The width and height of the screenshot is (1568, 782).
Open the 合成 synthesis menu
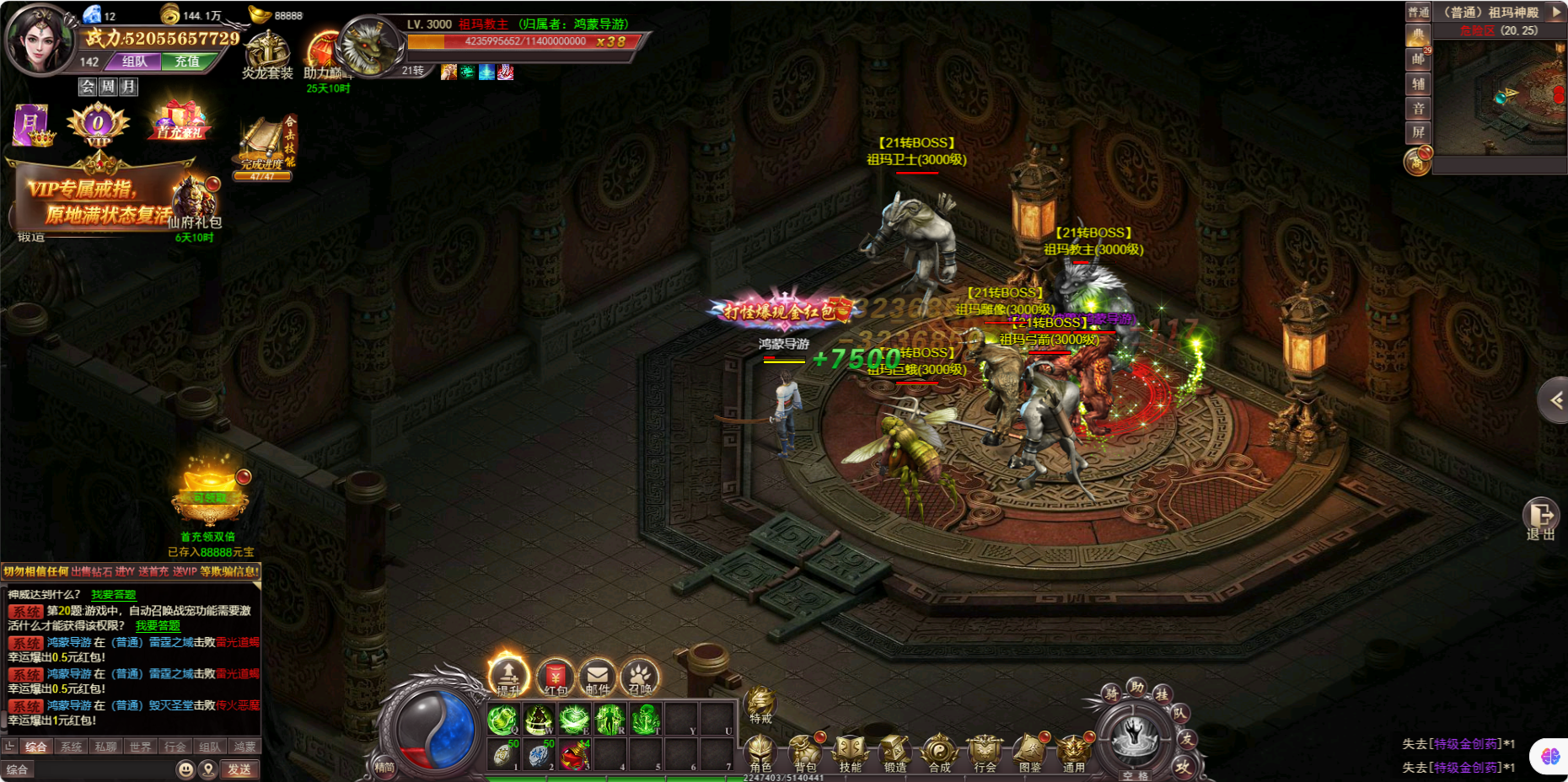(x=939, y=752)
